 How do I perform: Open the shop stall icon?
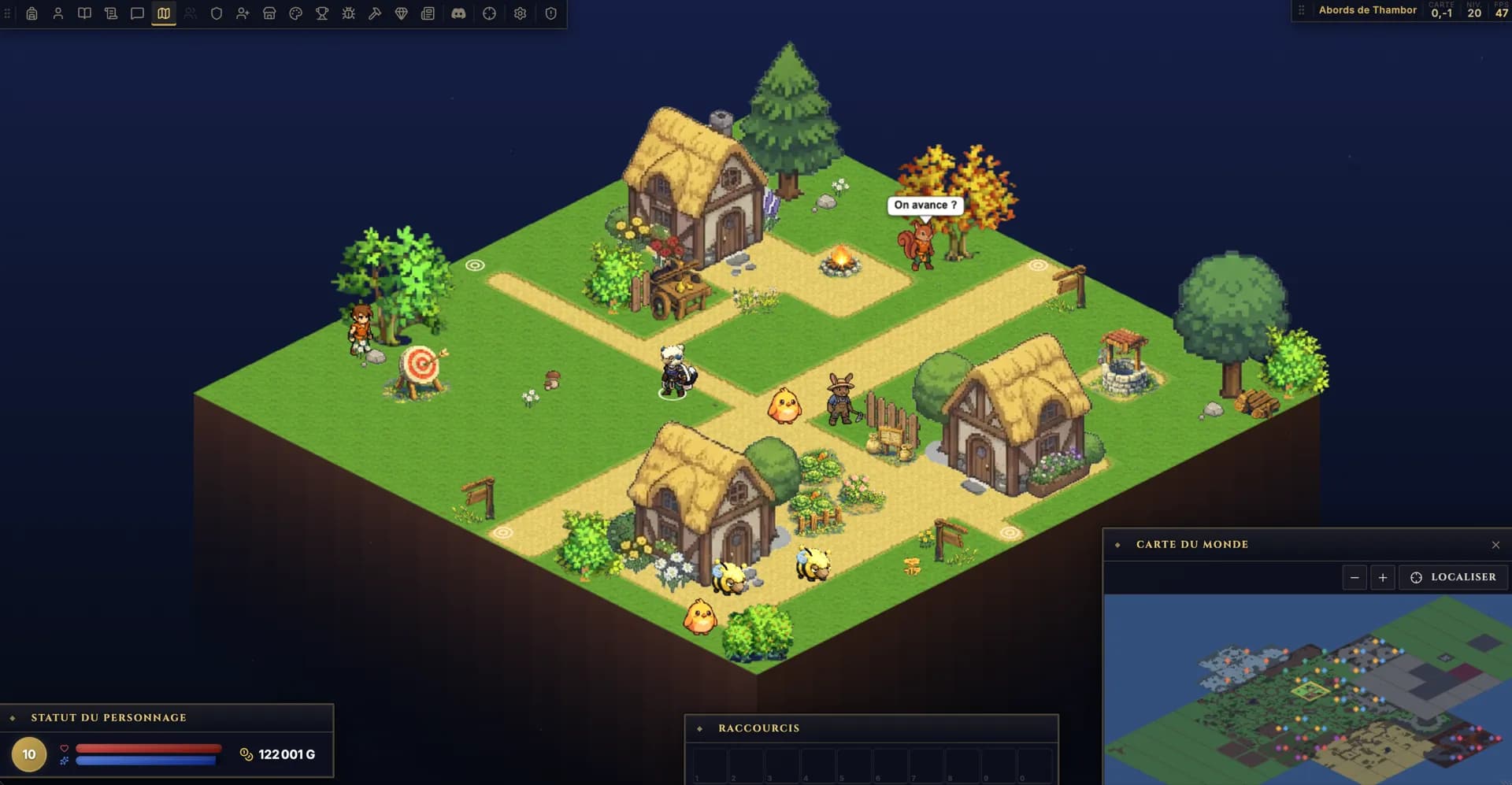coord(269,13)
